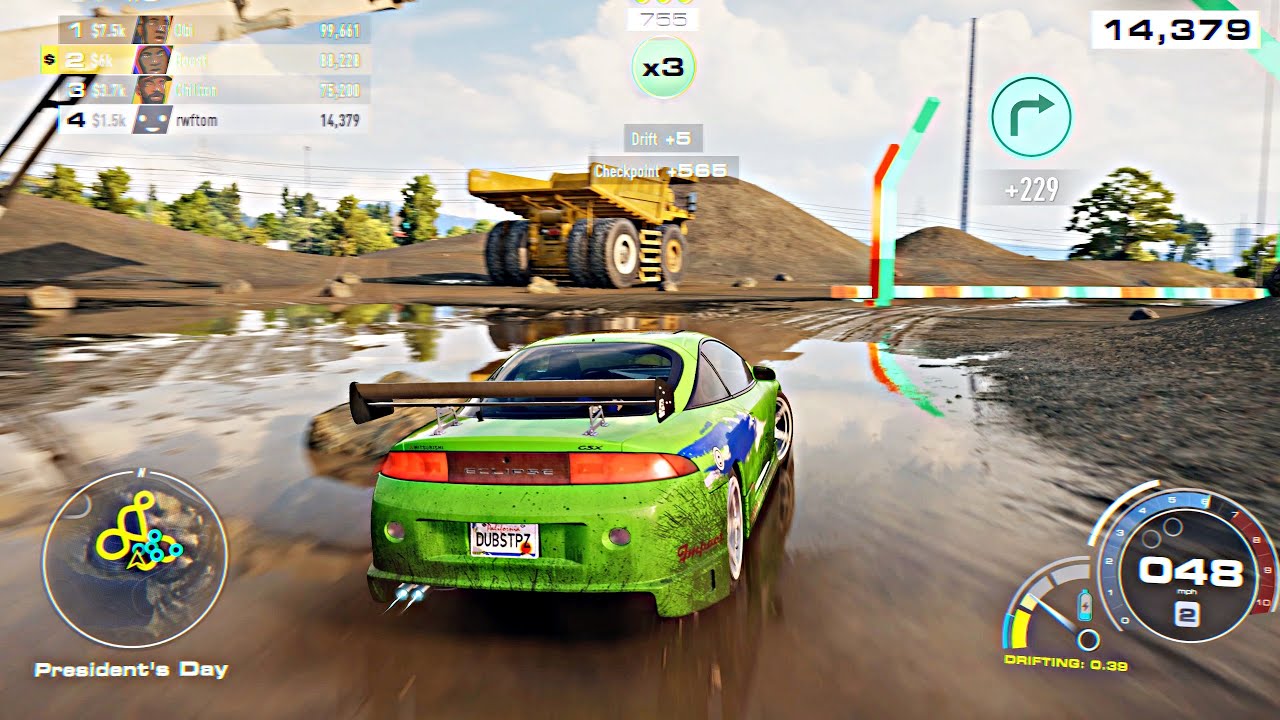
Task: Click the nitrous battery icon on the gauge
Action: (x=1083, y=603)
